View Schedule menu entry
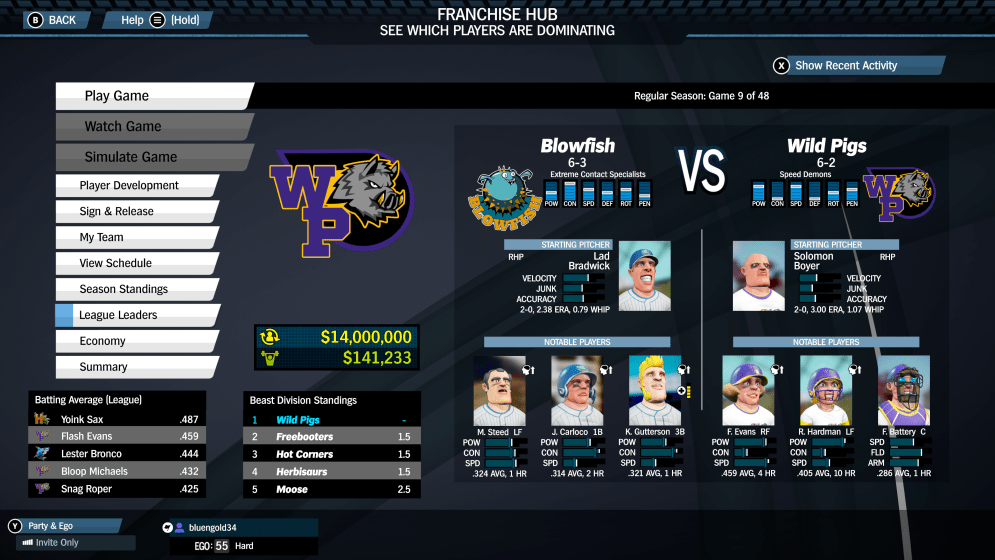The width and height of the screenshot is (995, 560). 135,264
